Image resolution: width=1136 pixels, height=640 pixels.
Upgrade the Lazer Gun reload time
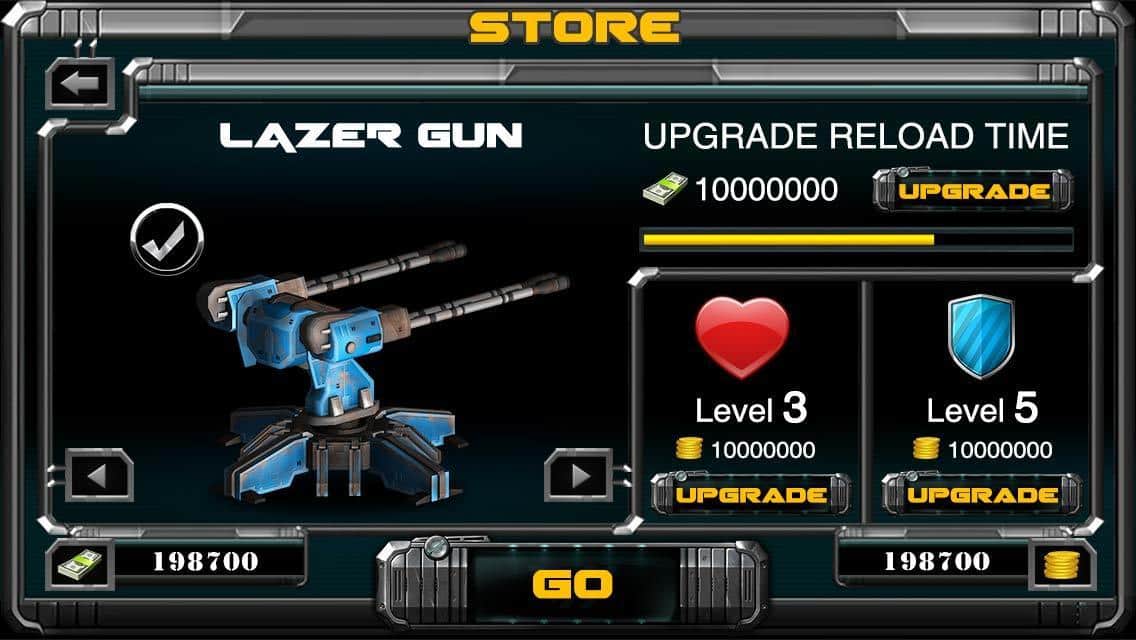pyautogui.click(x=973, y=191)
